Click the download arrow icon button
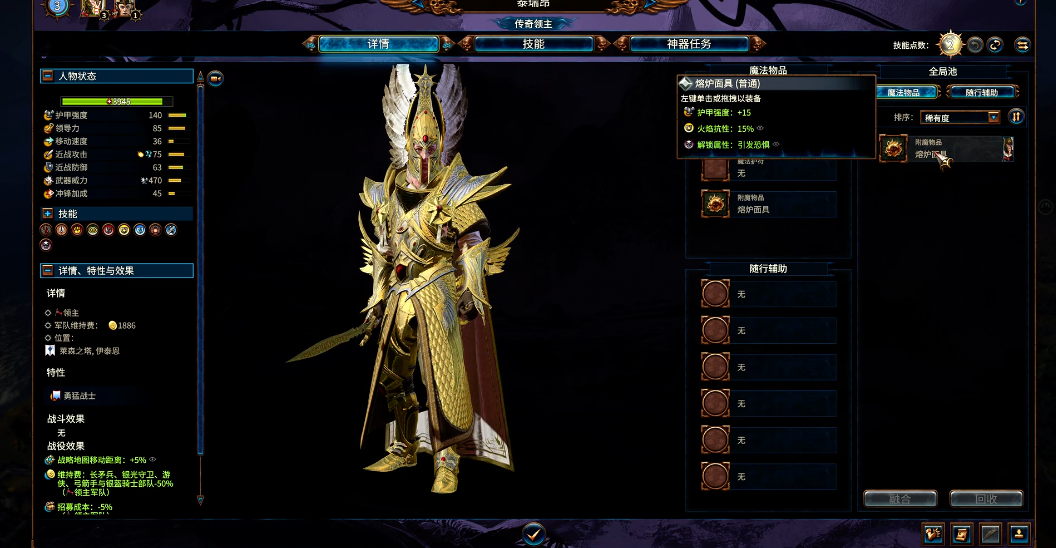The height and width of the screenshot is (548, 1056). [x=1018, y=533]
